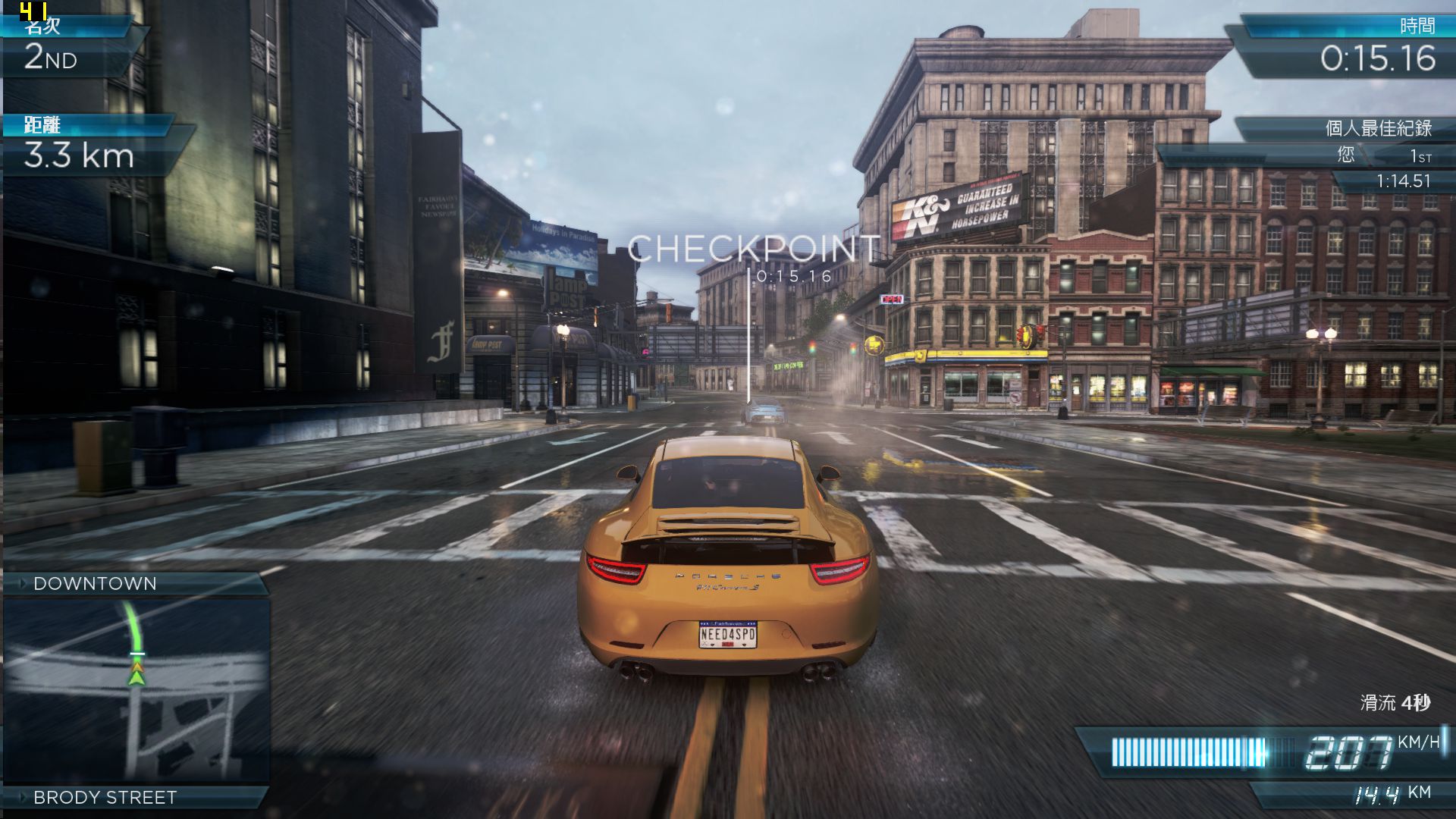Click the minimap showing the race route

click(136, 690)
